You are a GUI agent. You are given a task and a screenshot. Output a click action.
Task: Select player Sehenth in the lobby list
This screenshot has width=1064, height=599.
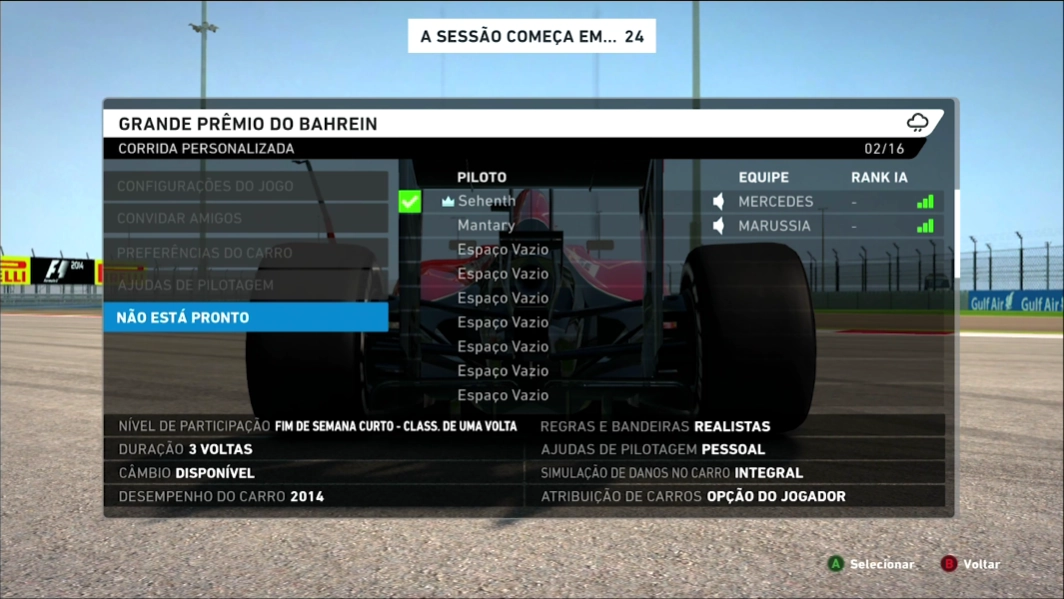click(486, 201)
